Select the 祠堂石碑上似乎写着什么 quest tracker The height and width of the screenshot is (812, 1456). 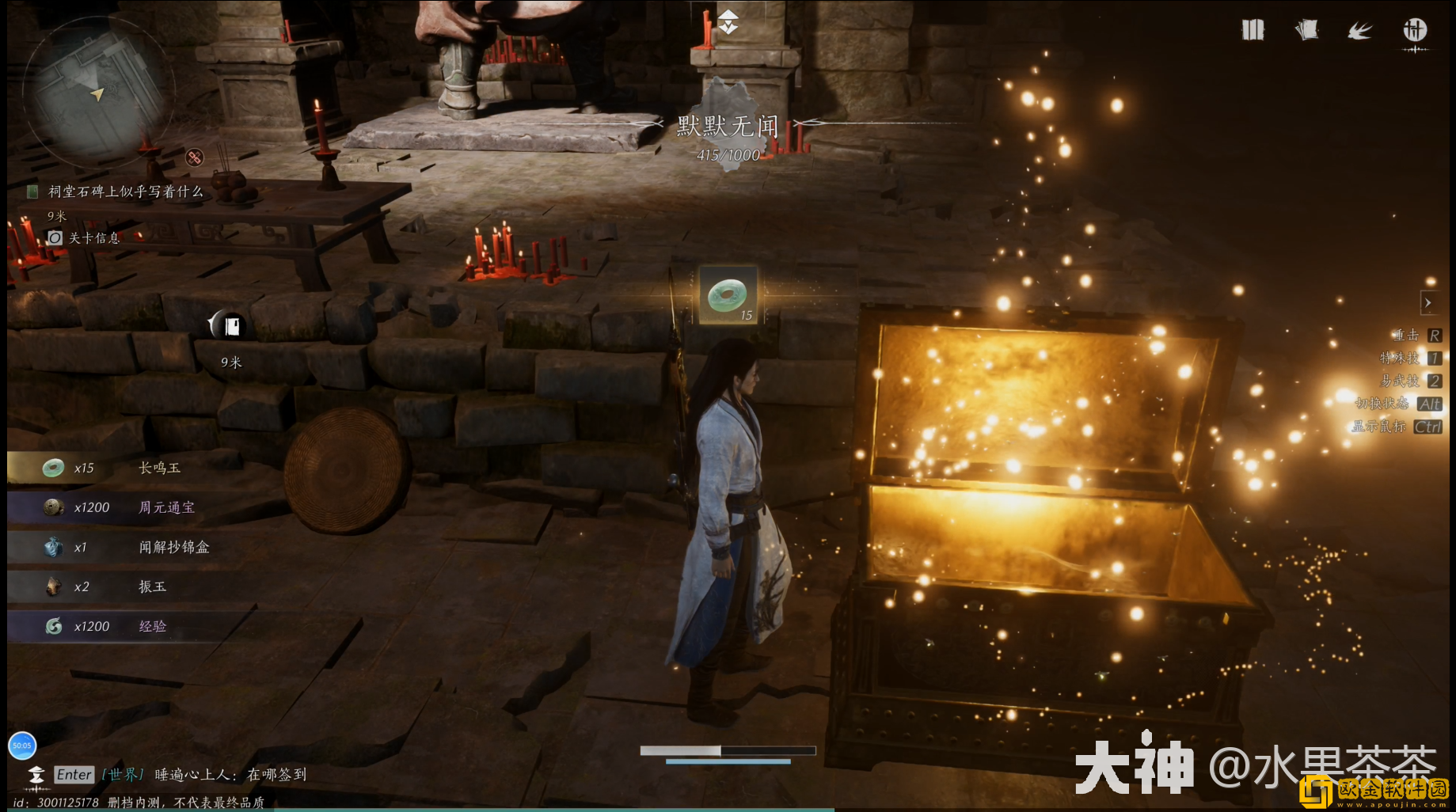click(x=125, y=192)
